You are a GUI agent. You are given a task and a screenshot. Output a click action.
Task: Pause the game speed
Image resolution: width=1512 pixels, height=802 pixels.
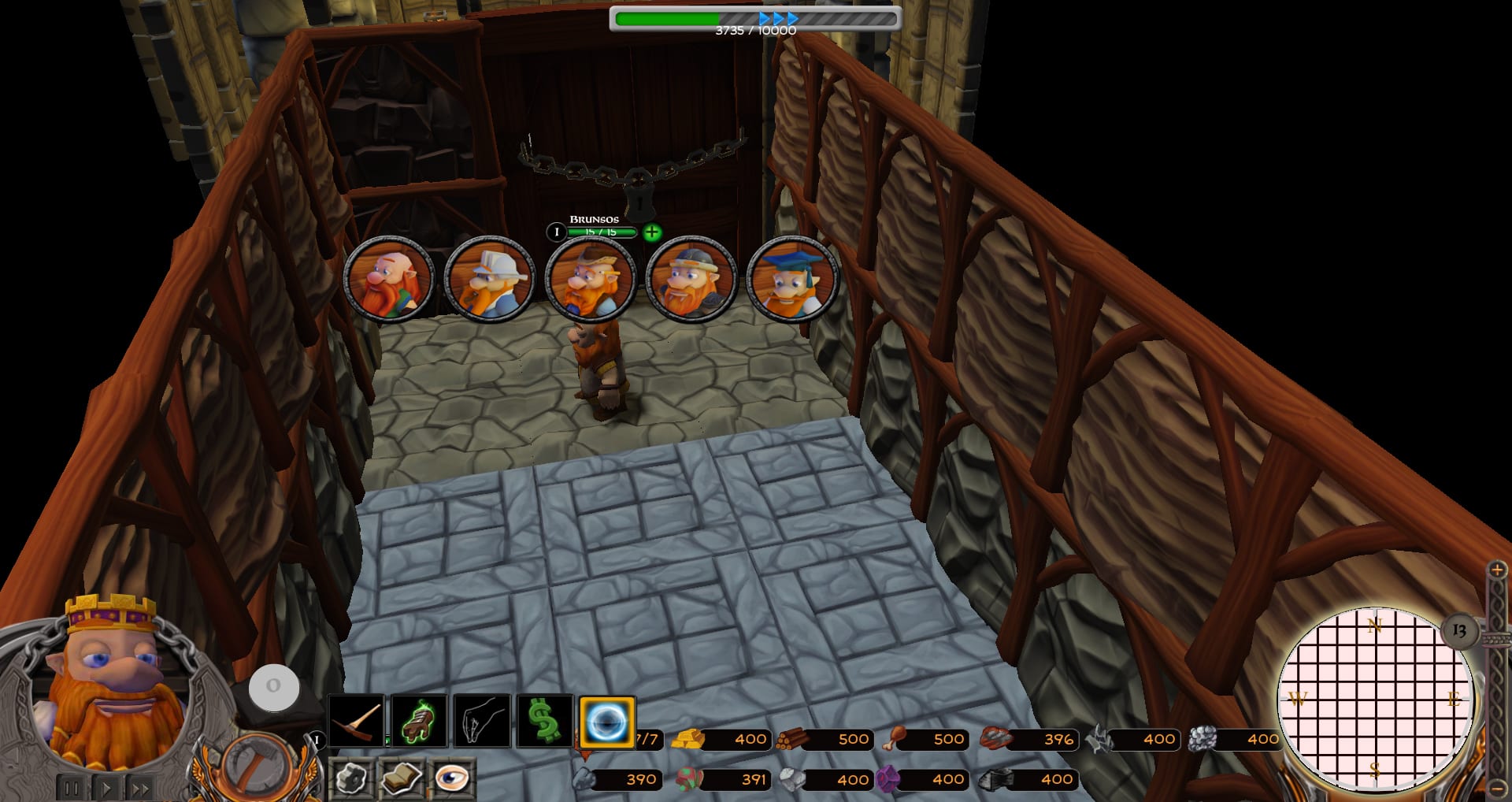tap(72, 787)
